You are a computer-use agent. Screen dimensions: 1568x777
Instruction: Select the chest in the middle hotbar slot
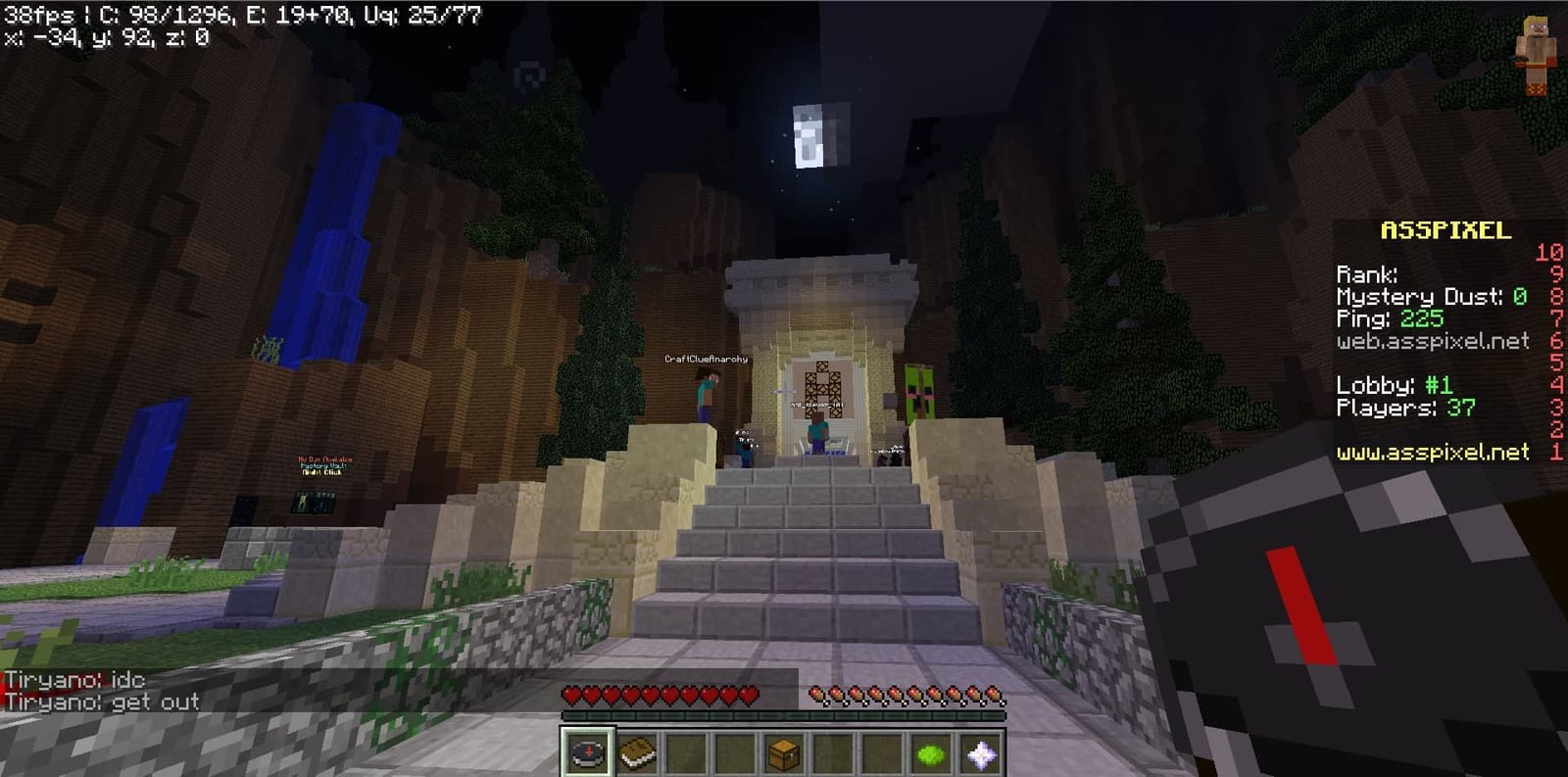(x=784, y=751)
